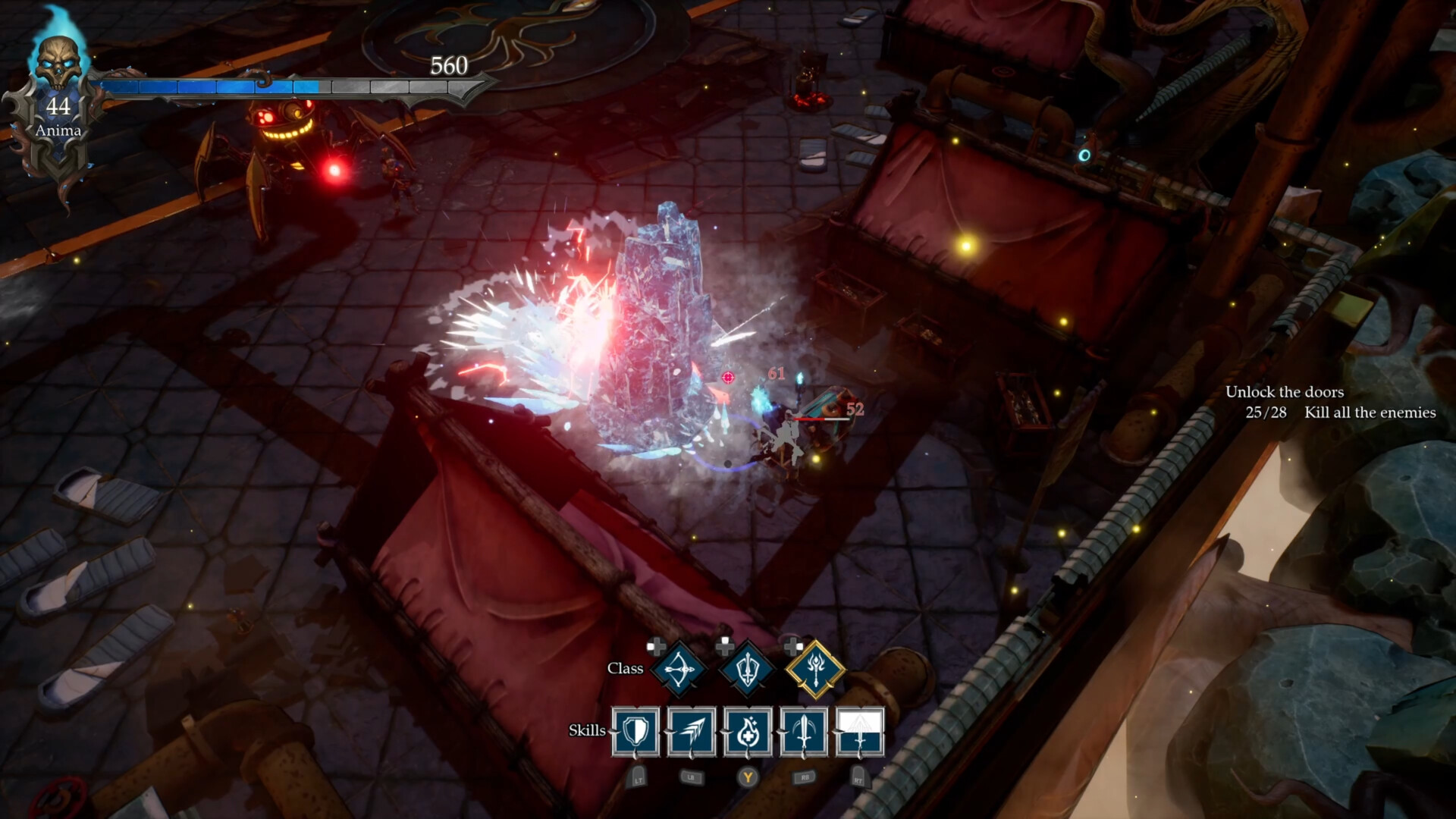Expand the d-pad selector above the shield class
Viewport: 1456px width, 819px height.
(725, 645)
